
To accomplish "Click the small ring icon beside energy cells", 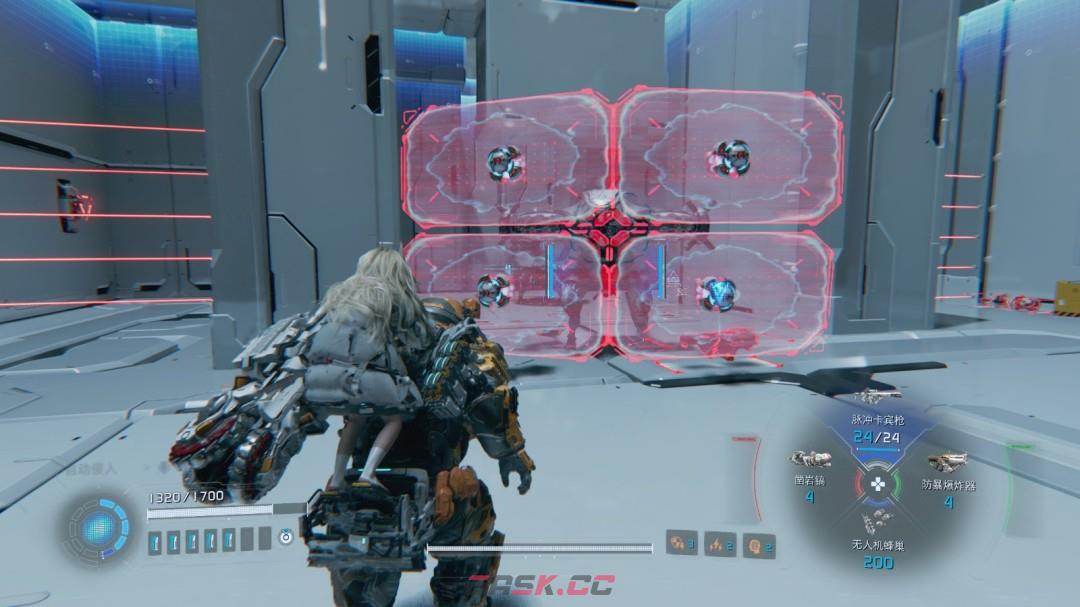I will click(287, 538).
